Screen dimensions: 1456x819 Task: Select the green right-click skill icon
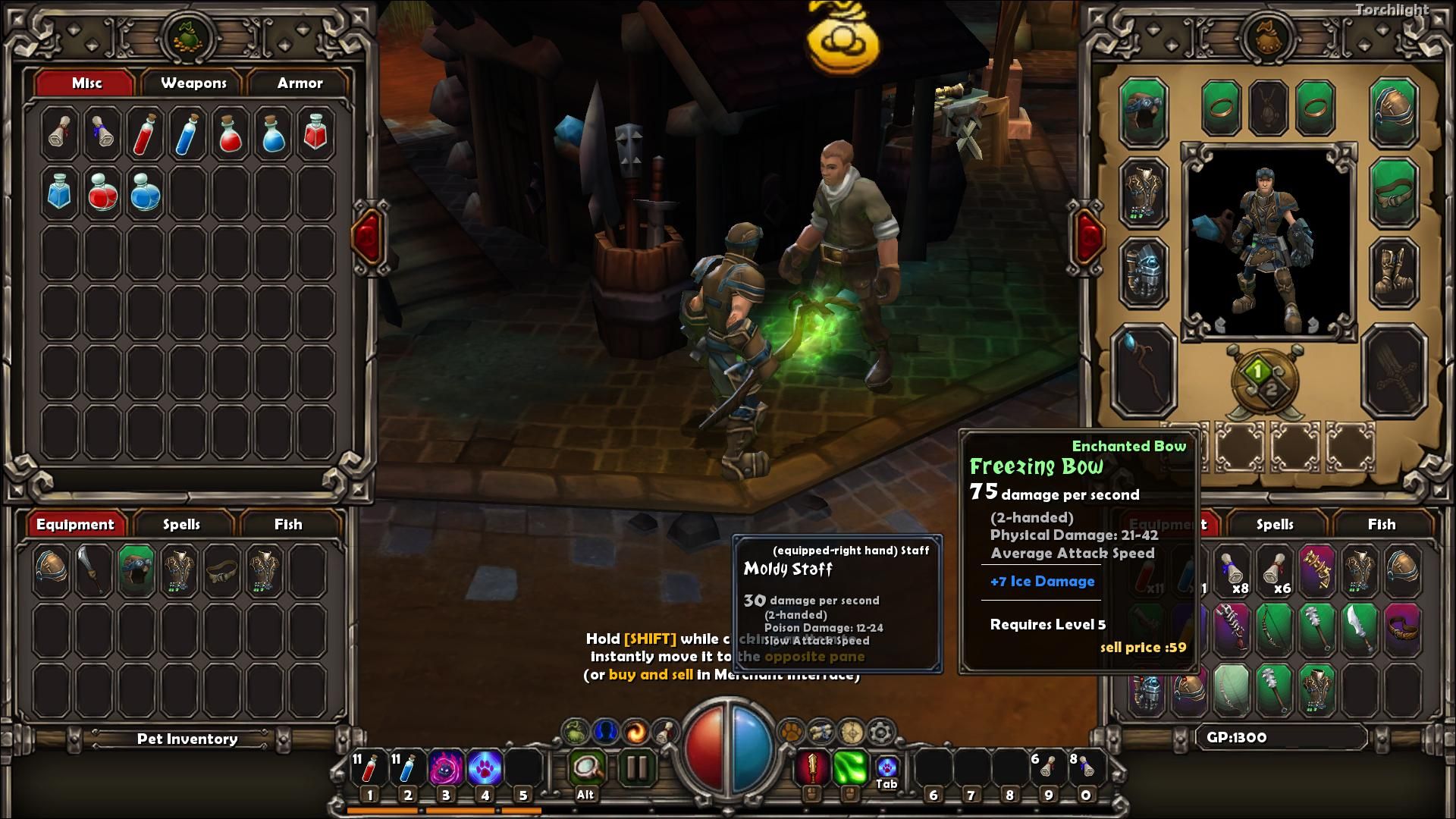(x=849, y=767)
